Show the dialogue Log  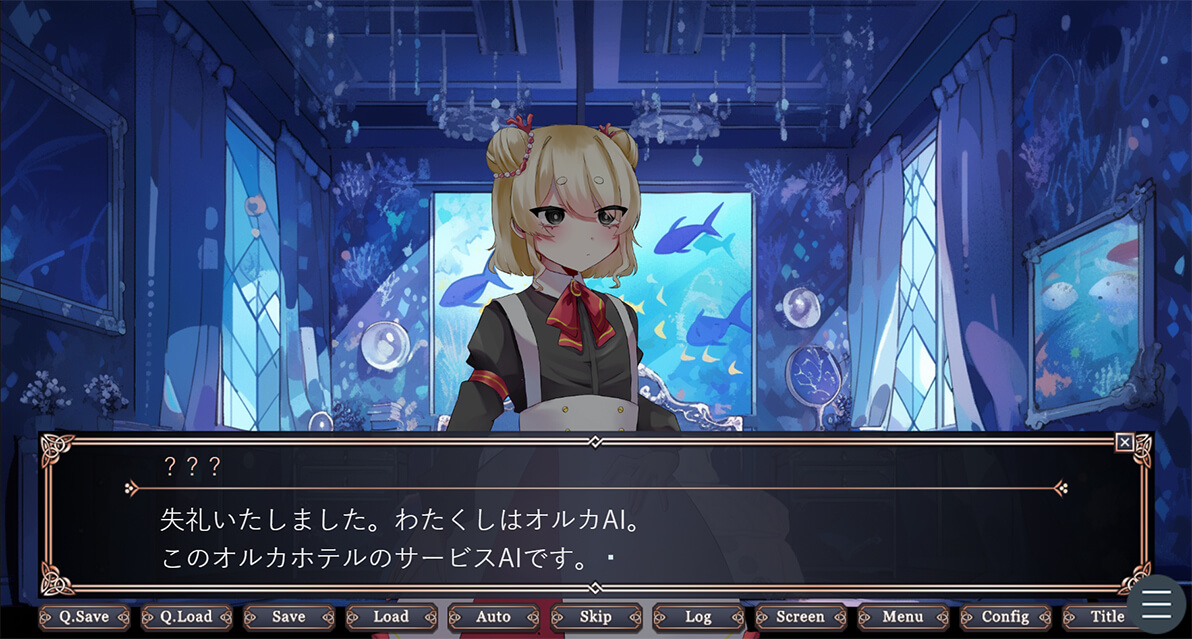[698, 617]
